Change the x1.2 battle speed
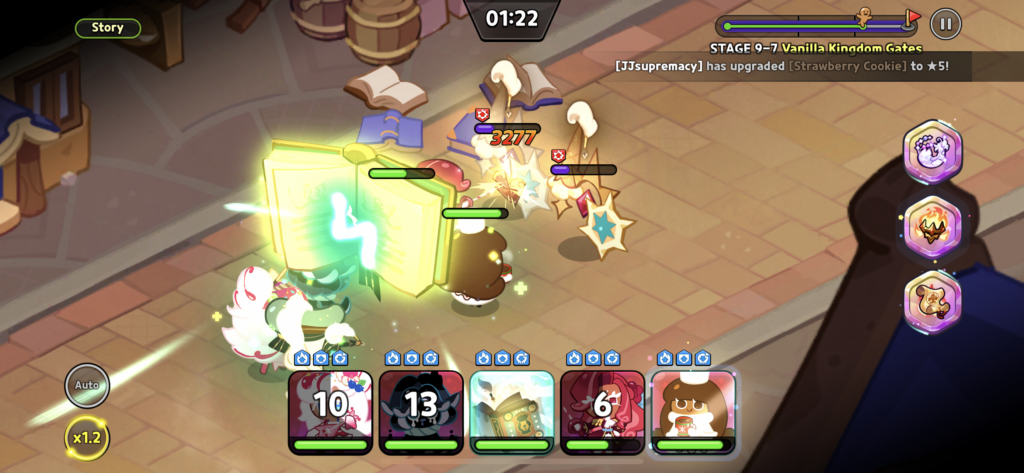The width and height of the screenshot is (1024, 473). click(x=87, y=437)
